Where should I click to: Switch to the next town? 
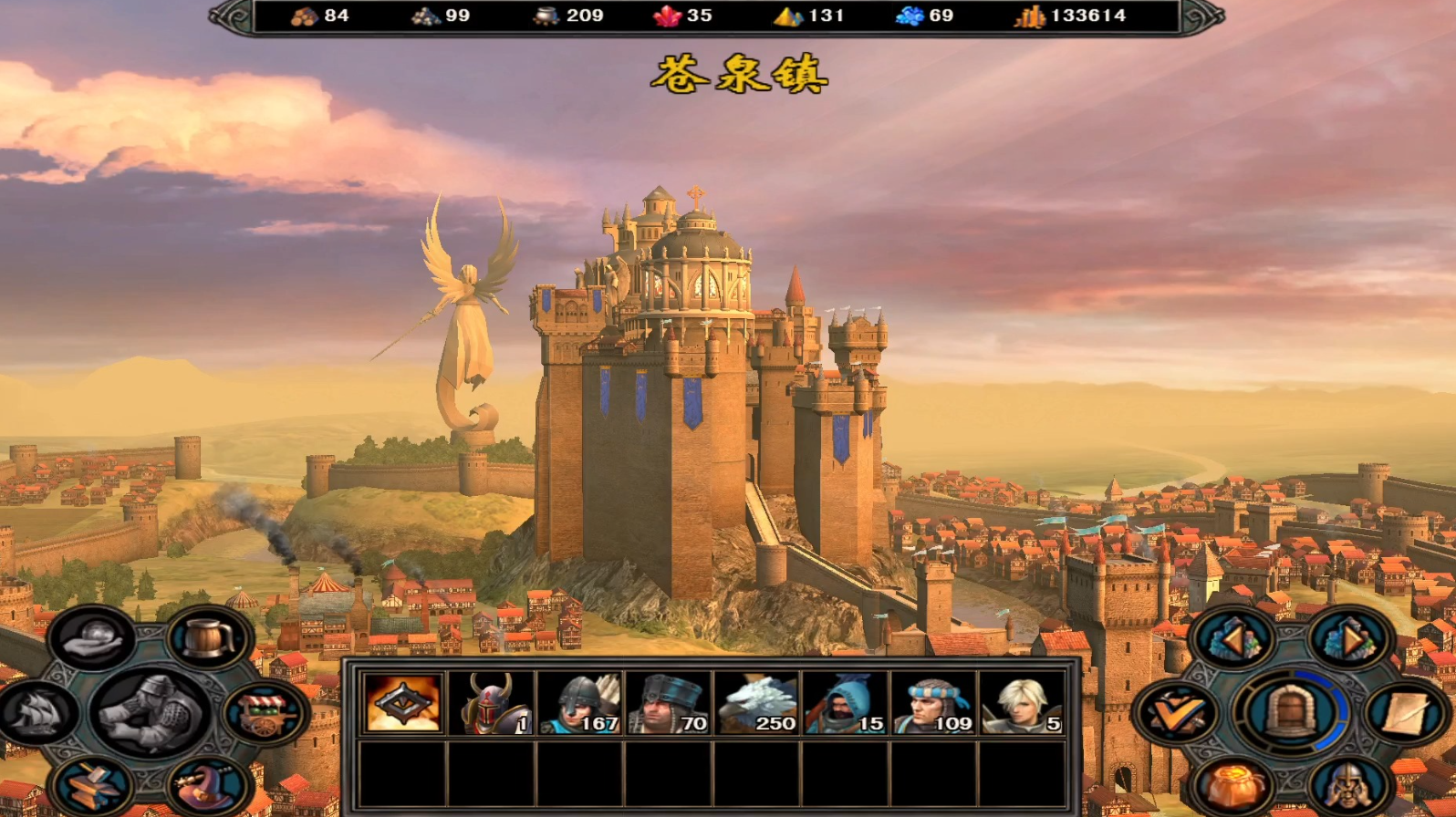coord(1347,639)
